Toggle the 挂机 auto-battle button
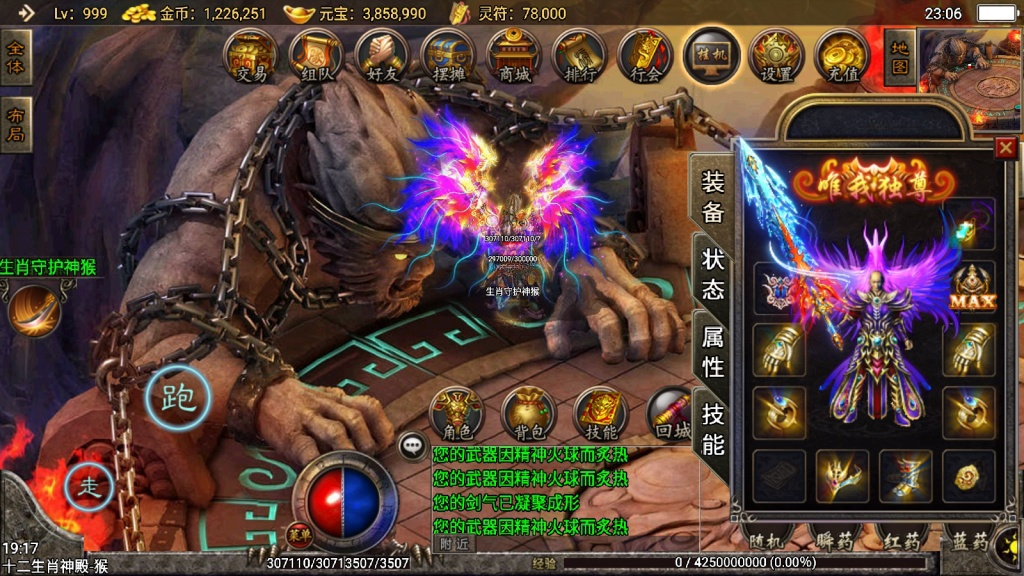The height and width of the screenshot is (576, 1024). 712,54
